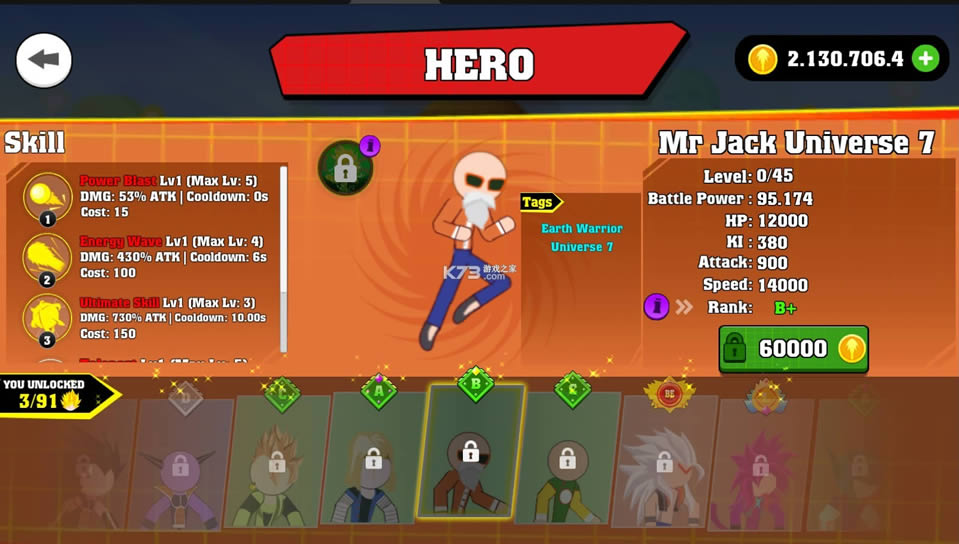Select the golden spiky-haired hero card
The image size is (959, 544).
(x=277, y=461)
